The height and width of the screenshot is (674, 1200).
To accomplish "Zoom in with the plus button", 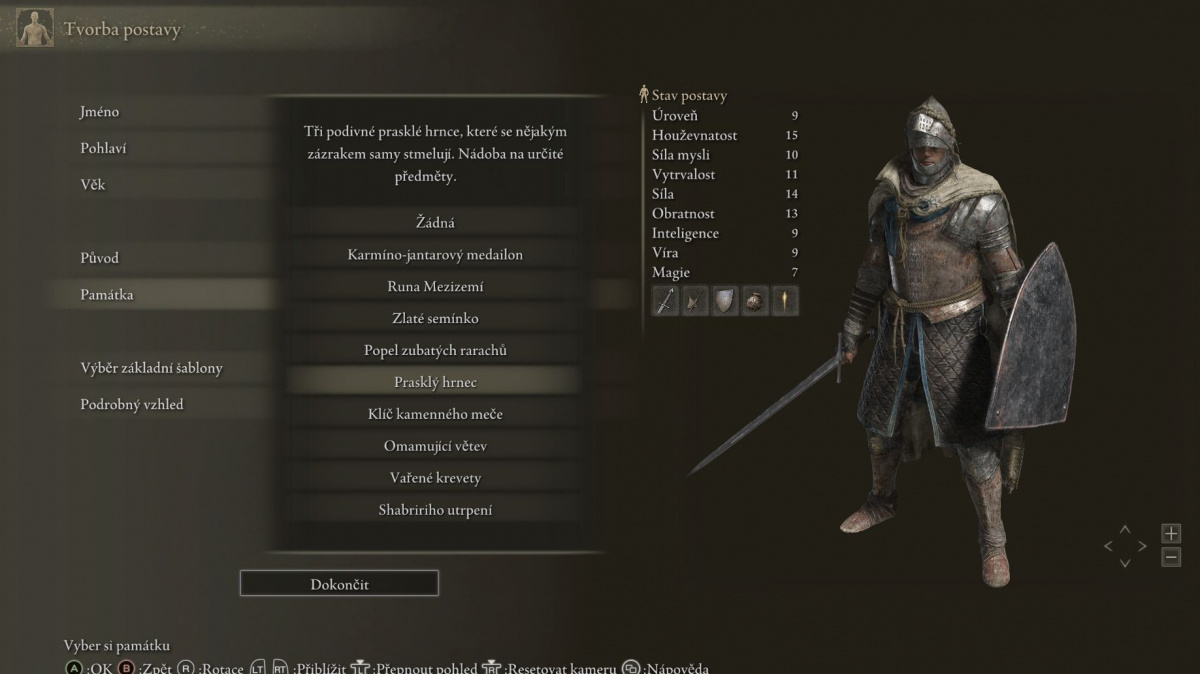I will click(x=1171, y=533).
